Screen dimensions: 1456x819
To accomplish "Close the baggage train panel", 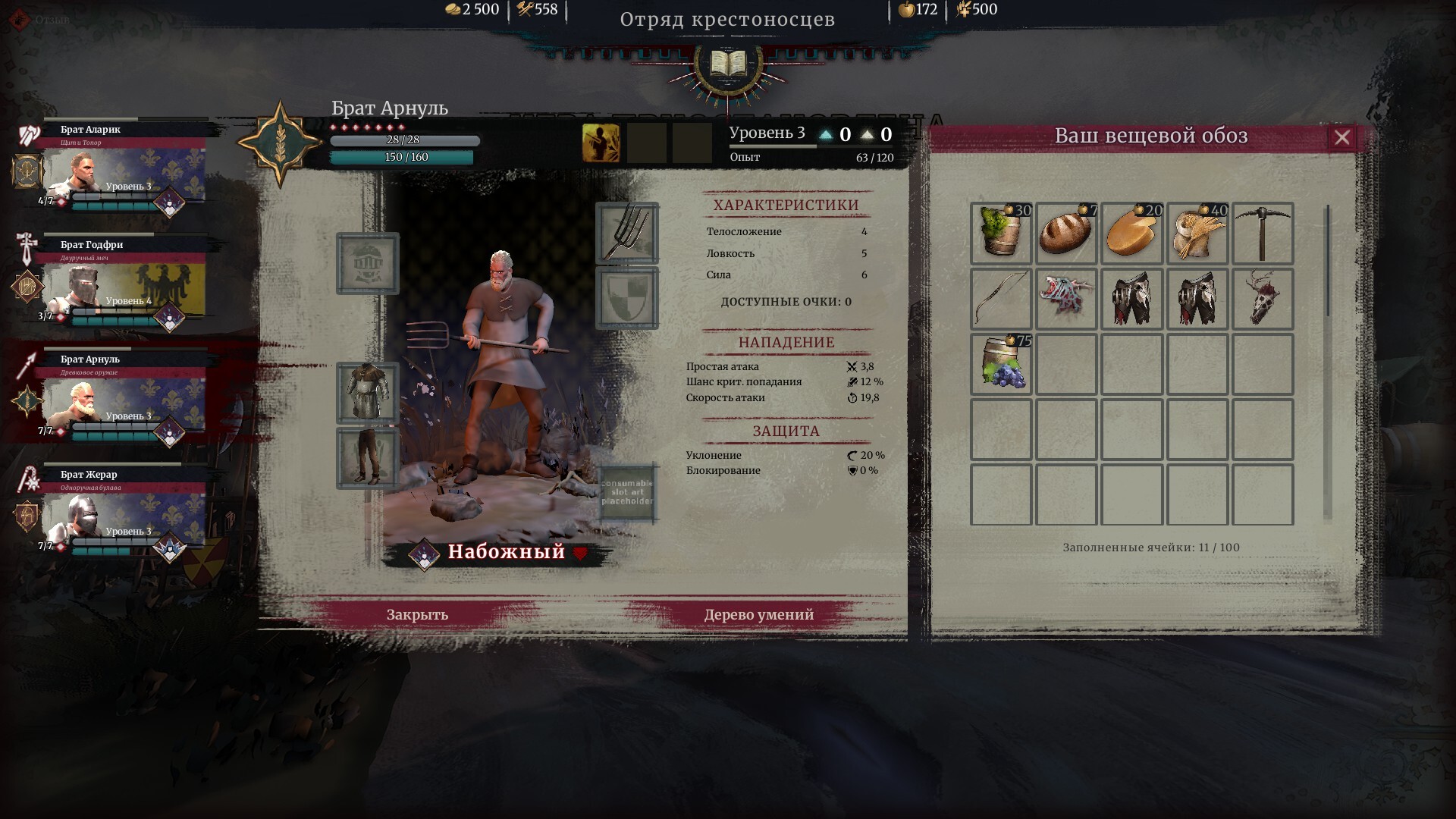I will tap(1341, 137).
